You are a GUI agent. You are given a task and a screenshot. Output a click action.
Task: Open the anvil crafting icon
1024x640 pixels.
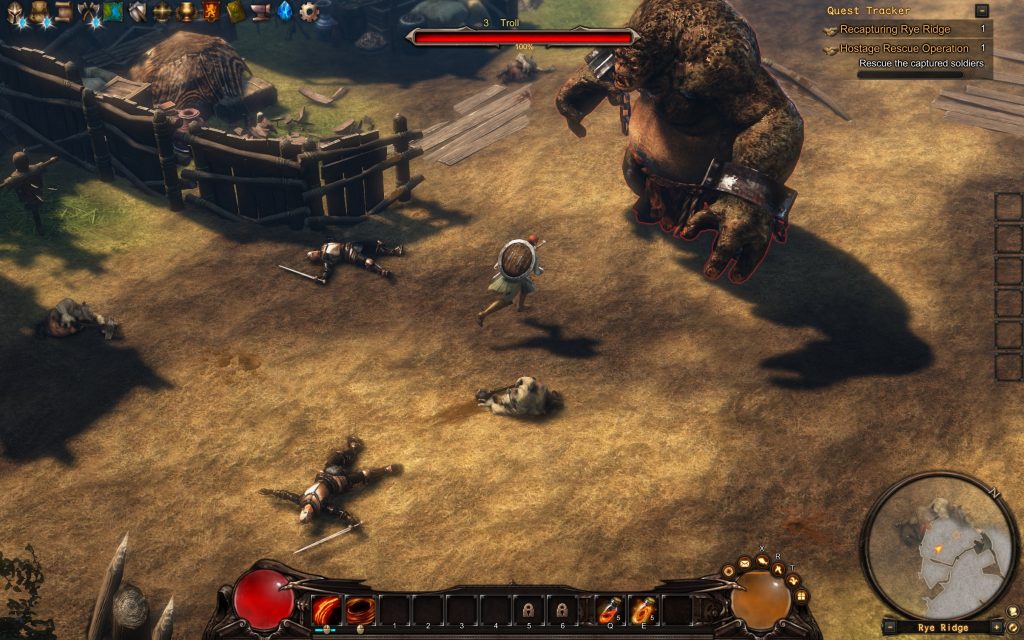[x=260, y=12]
